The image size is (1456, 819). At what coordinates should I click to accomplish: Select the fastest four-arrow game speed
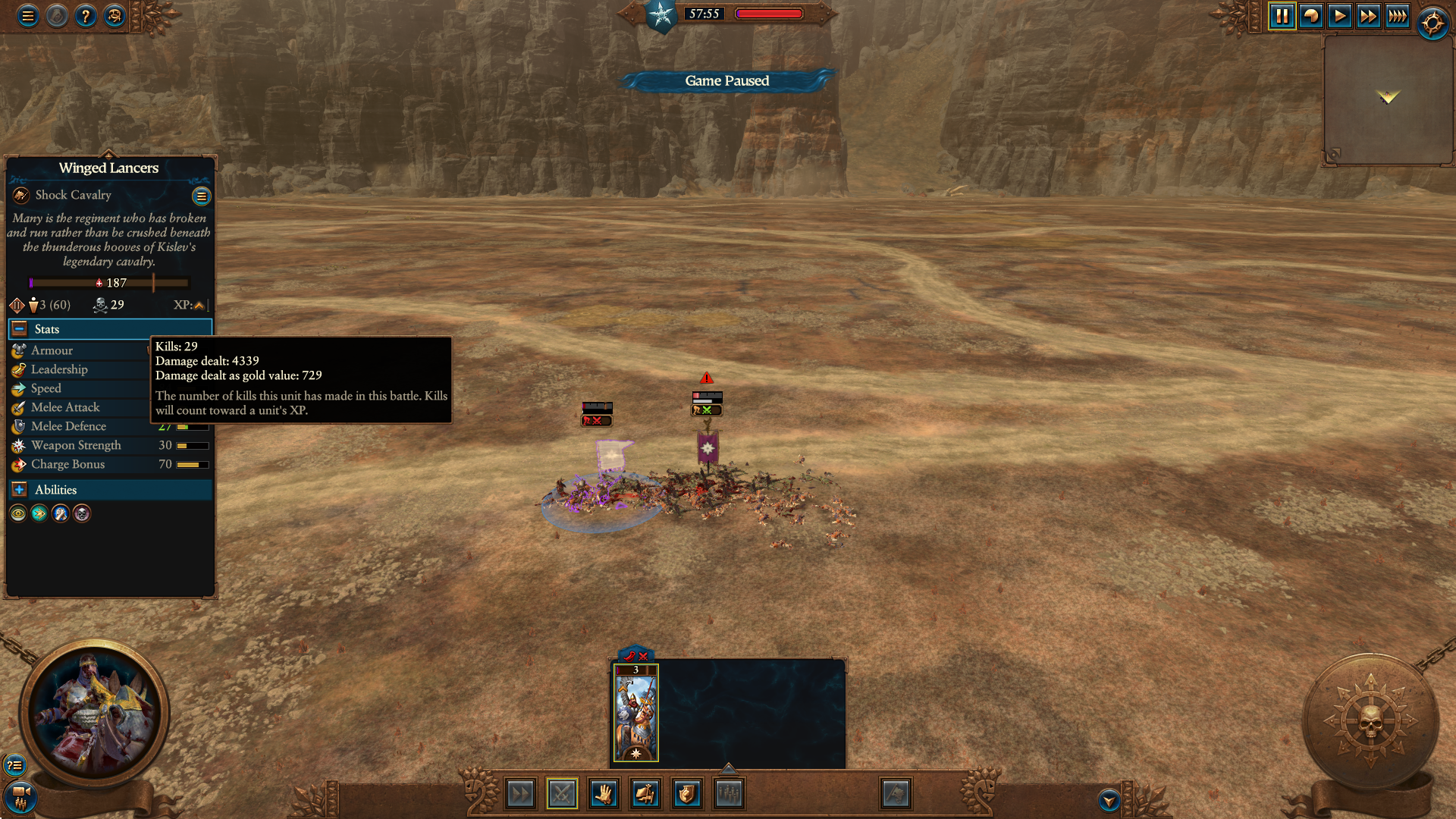pyautogui.click(x=1397, y=16)
